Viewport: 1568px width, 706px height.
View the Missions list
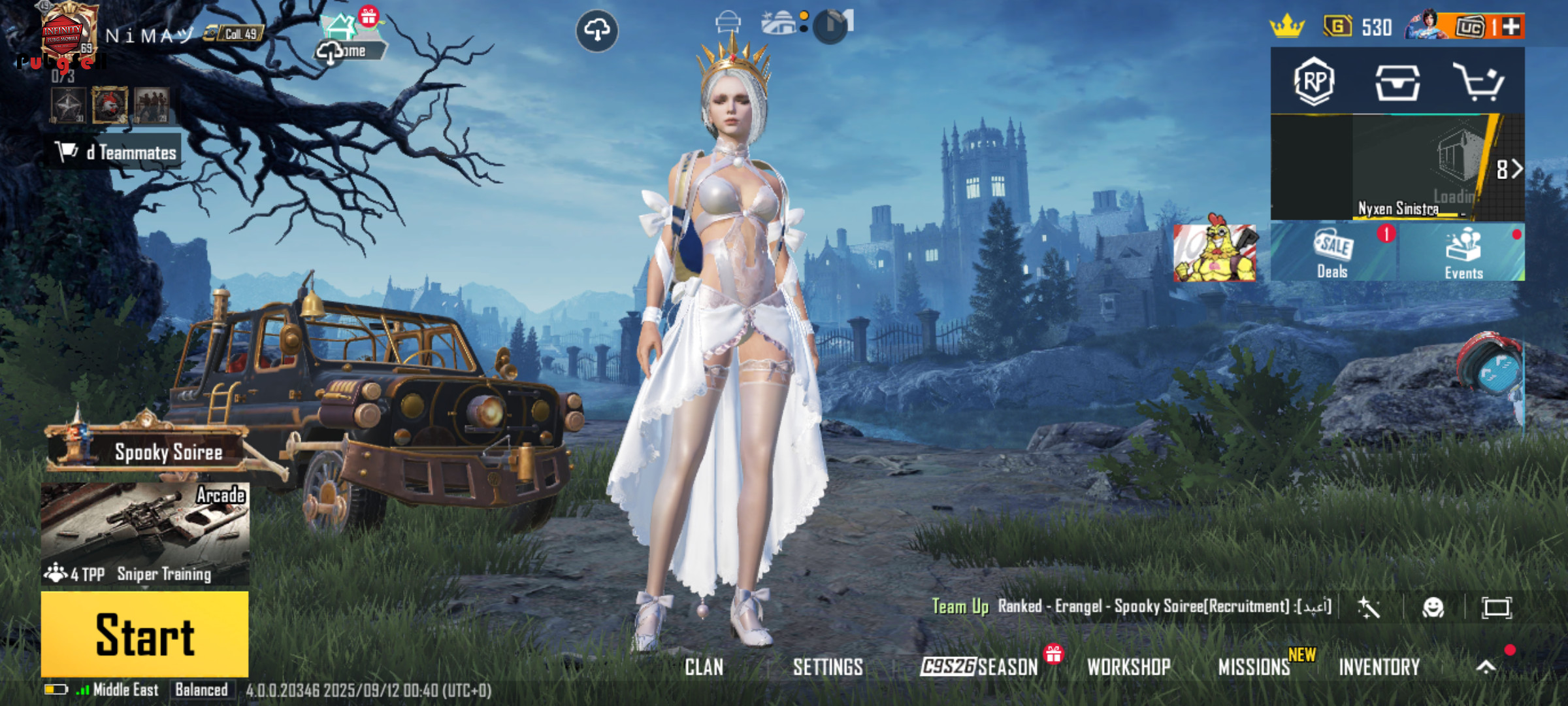pos(1254,667)
